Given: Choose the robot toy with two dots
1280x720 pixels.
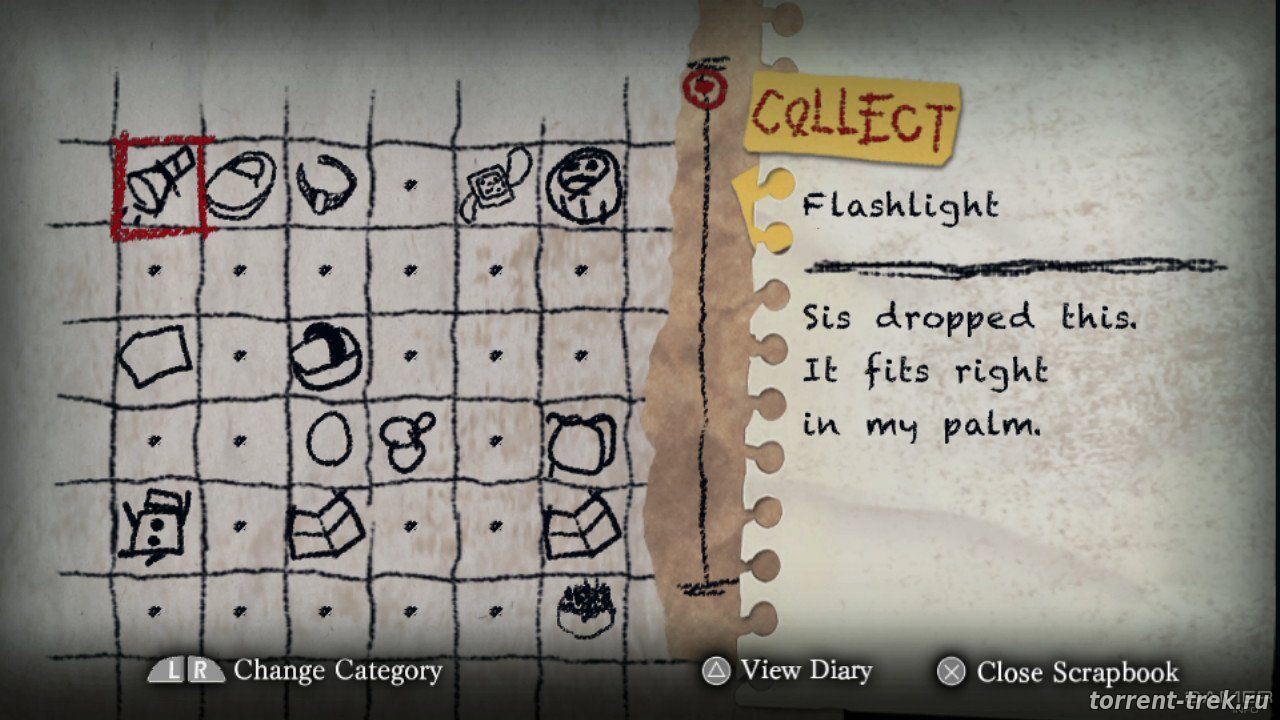Looking at the screenshot, I should click(x=153, y=522).
